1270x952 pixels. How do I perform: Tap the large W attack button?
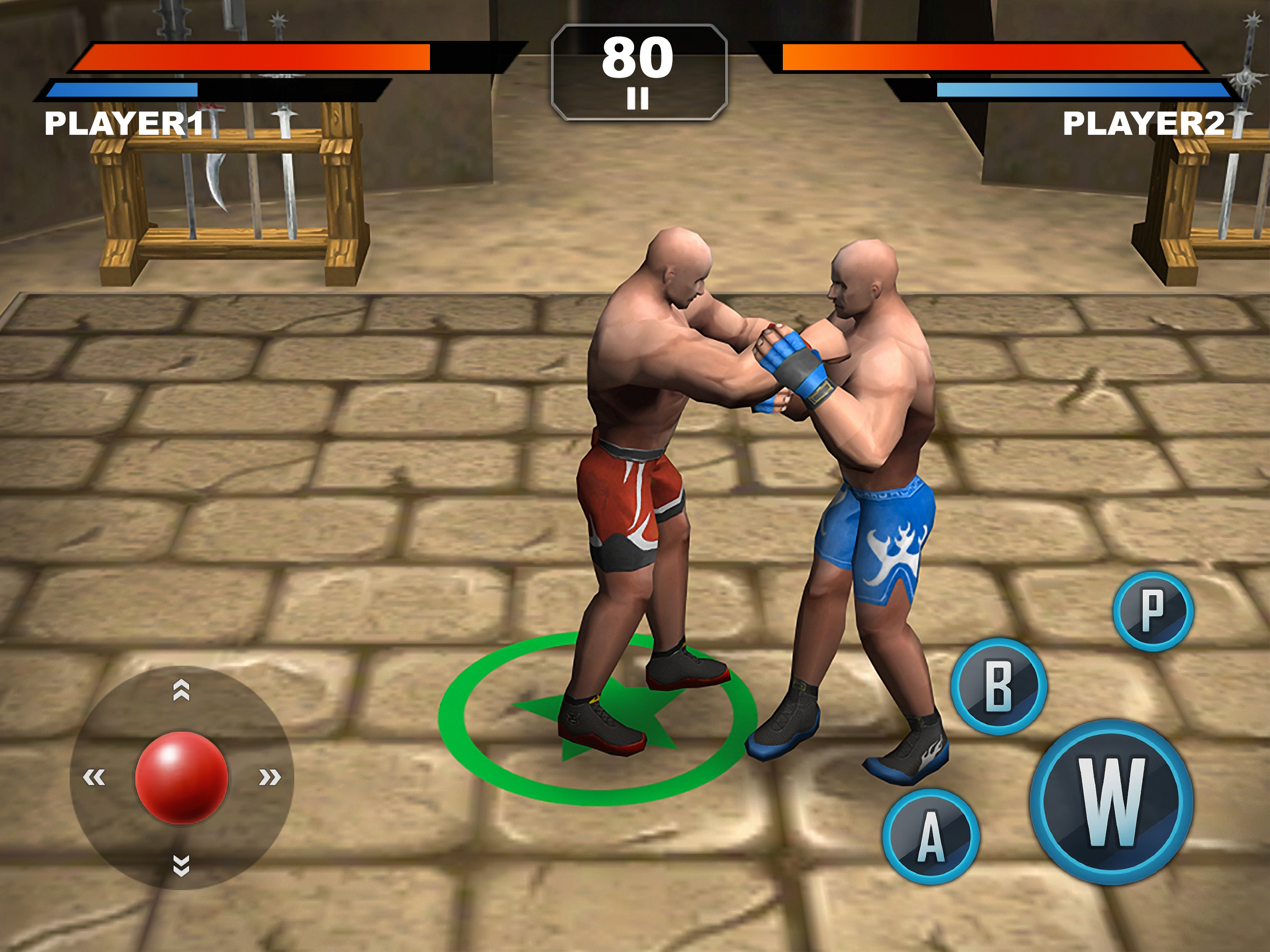(x=1111, y=802)
